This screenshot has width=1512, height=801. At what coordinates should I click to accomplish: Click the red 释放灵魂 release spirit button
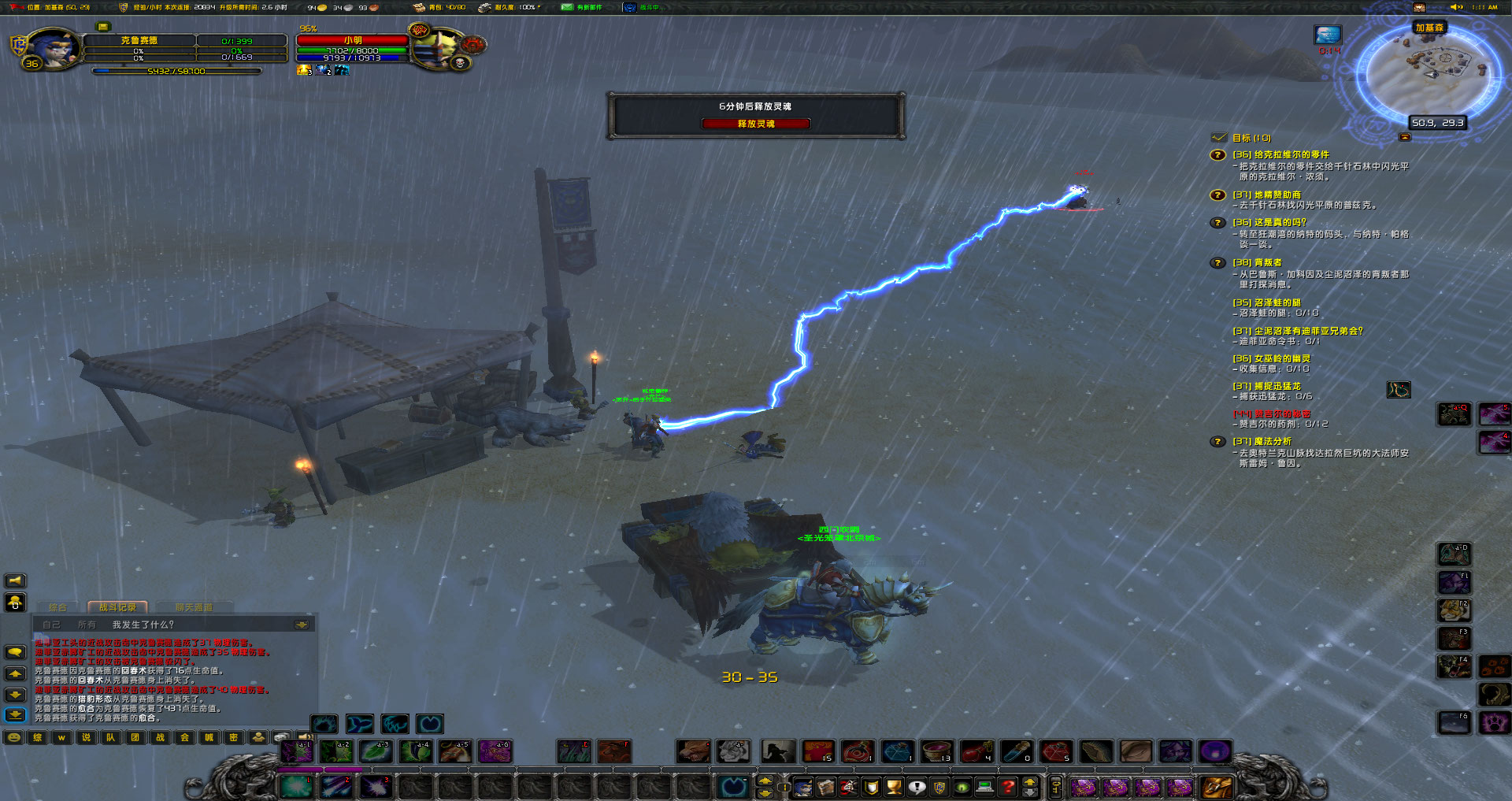[x=756, y=124]
